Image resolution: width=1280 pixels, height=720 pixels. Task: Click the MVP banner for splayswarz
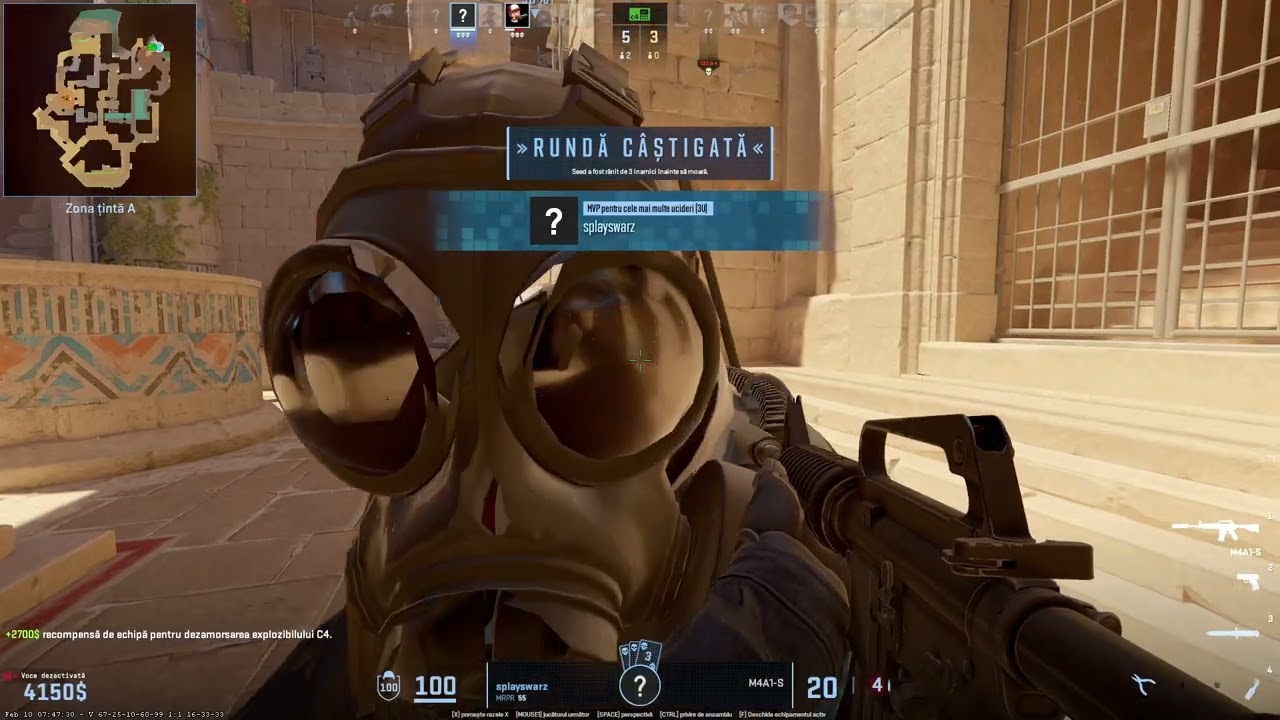(x=630, y=220)
